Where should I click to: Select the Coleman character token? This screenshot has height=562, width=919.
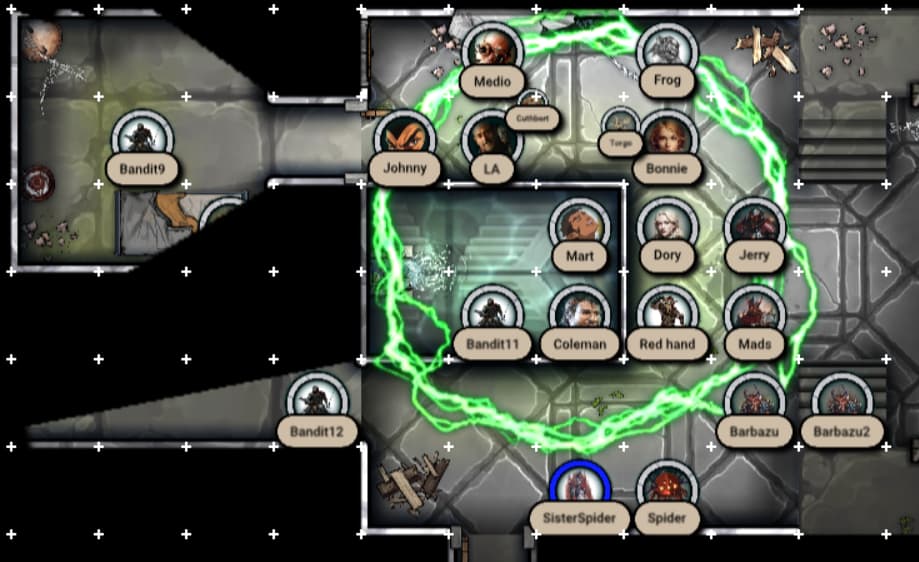[580, 313]
